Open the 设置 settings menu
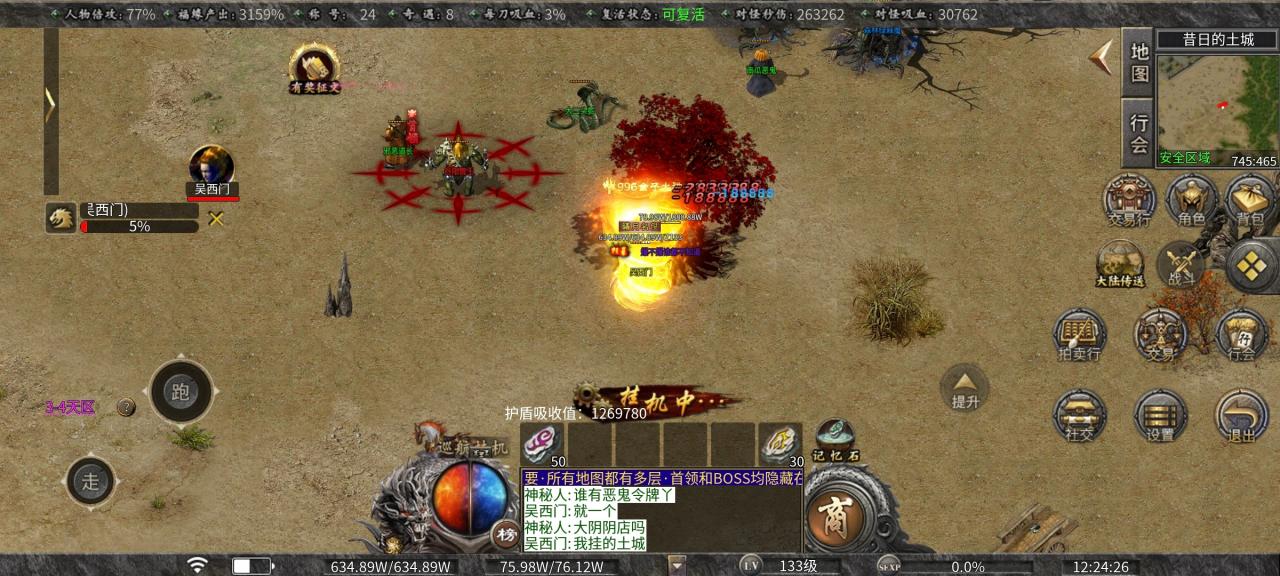This screenshot has height=576, width=1280. pos(1160,415)
